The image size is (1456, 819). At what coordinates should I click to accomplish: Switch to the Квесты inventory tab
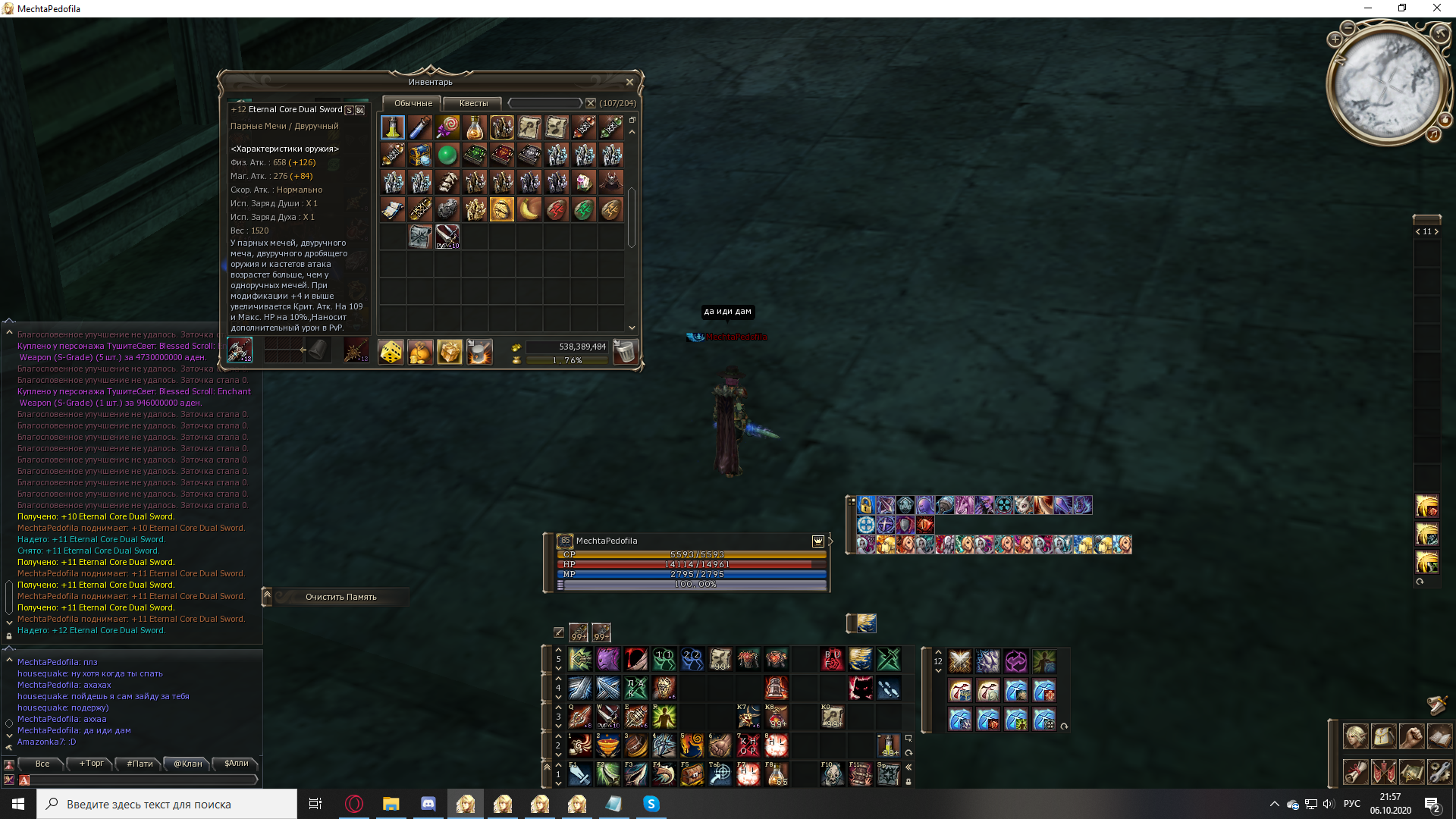[474, 102]
